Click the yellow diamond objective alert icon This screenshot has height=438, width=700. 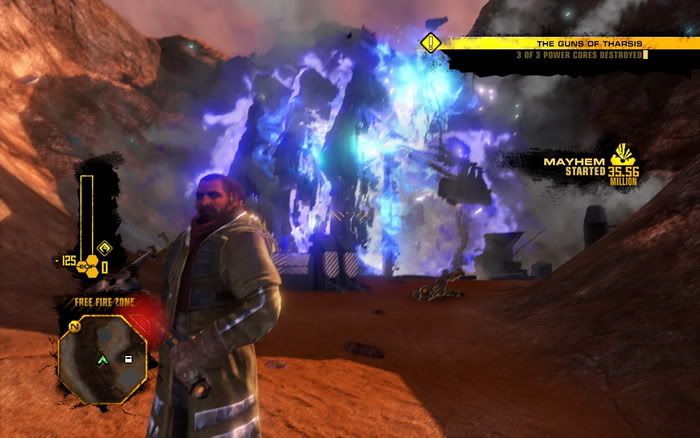[431, 43]
